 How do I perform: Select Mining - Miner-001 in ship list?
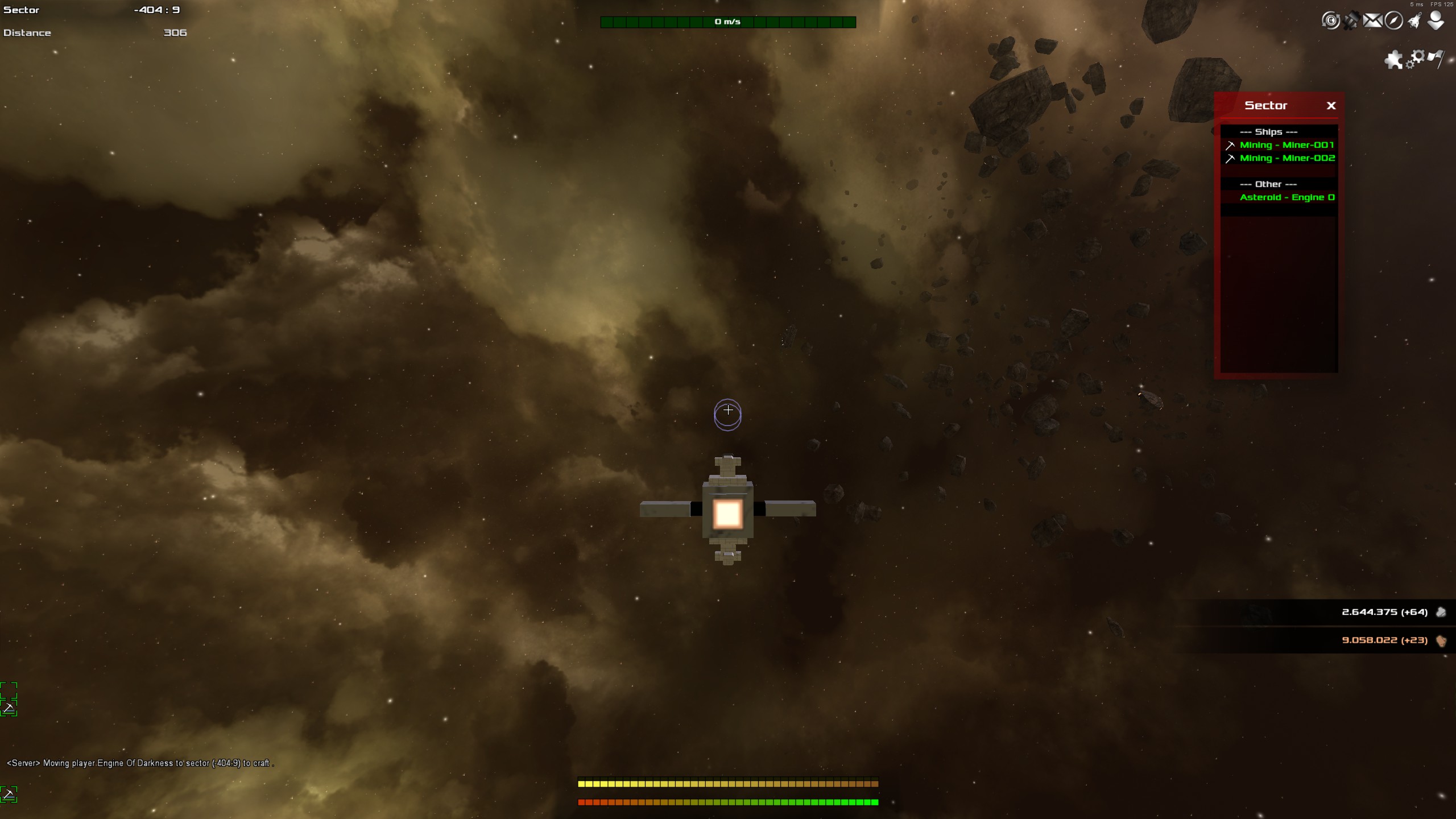pyautogui.click(x=1287, y=145)
